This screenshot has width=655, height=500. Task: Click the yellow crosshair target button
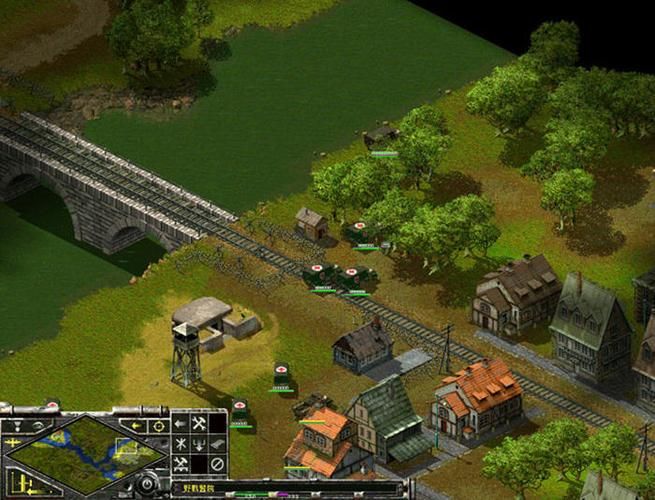click(x=158, y=425)
